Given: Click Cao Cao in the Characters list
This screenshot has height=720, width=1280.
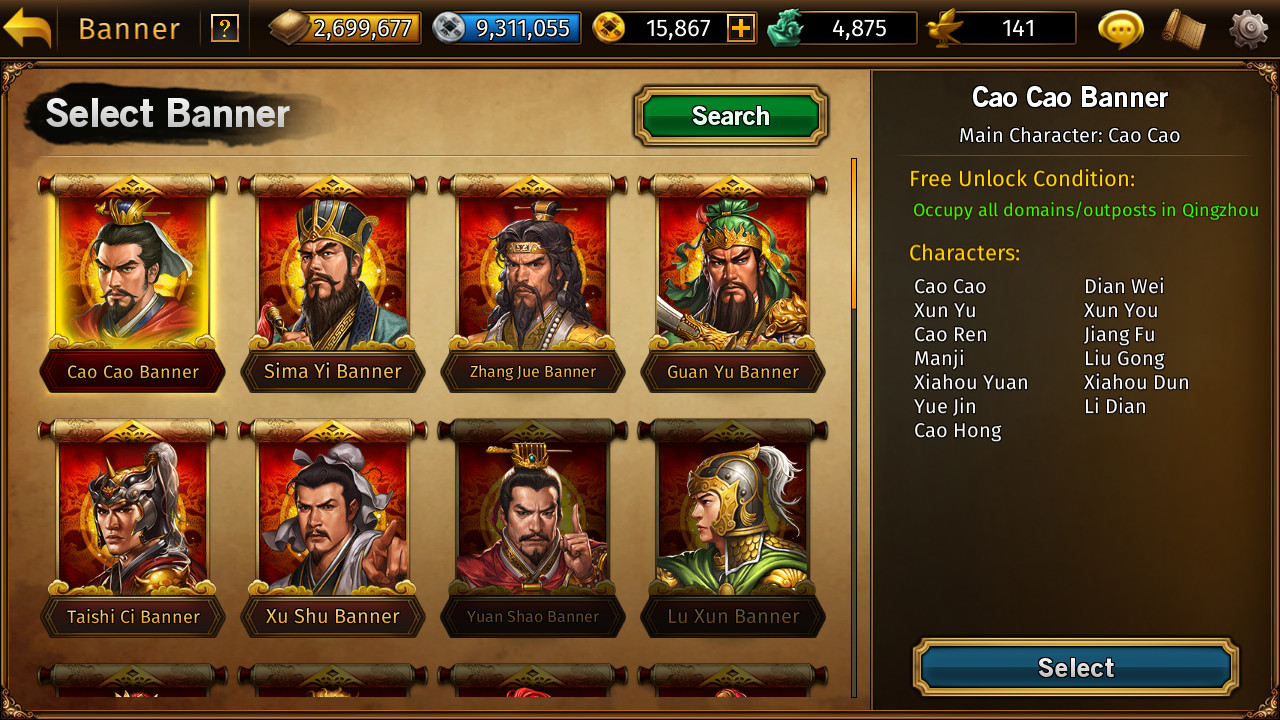Looking at the screenshot, I should click(x=948, y=286).
